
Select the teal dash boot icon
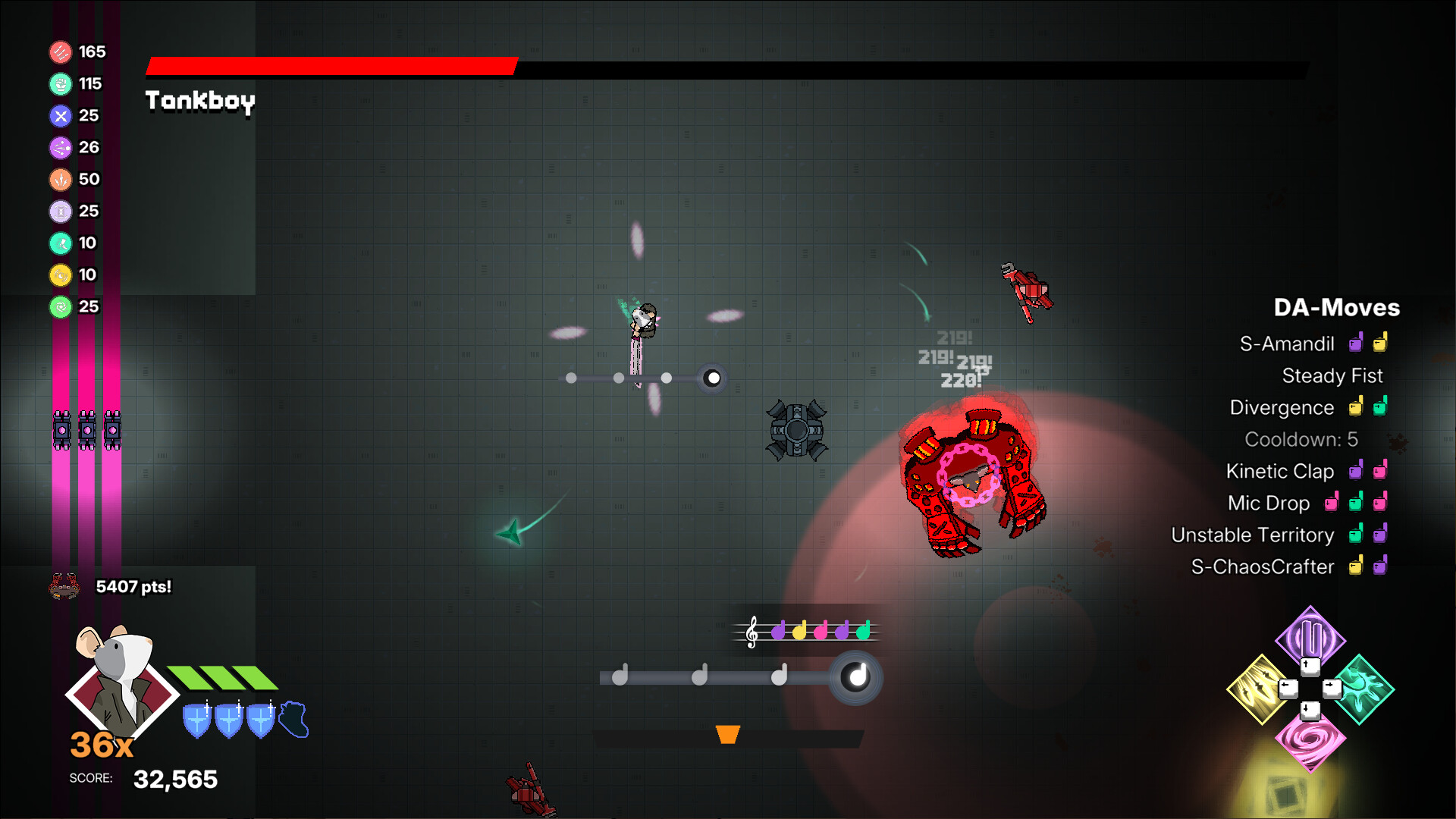pos(60,243)
